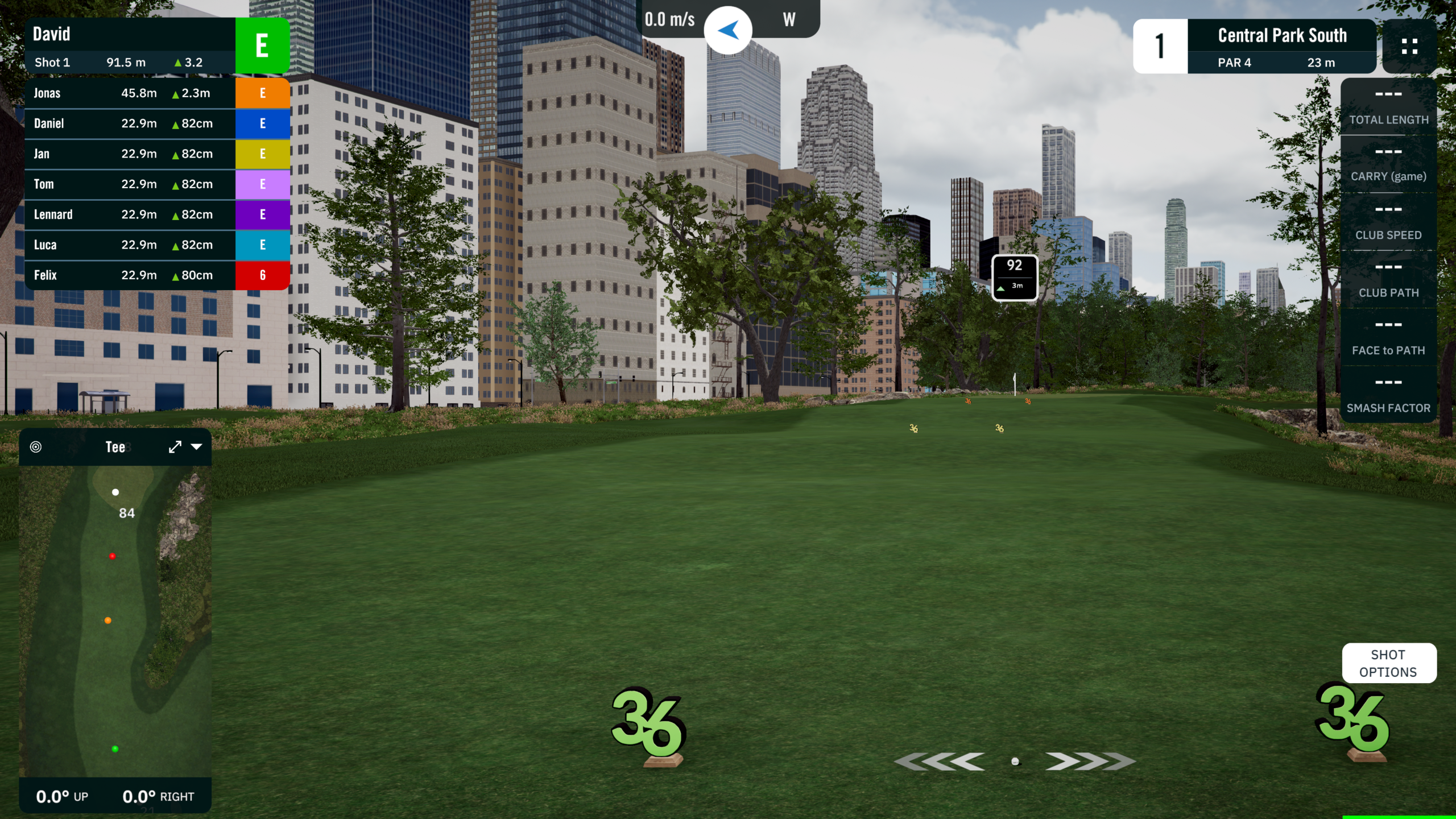Open the hole overview minimap
Screen dimensions: 1456x819
tap(115, 620)
